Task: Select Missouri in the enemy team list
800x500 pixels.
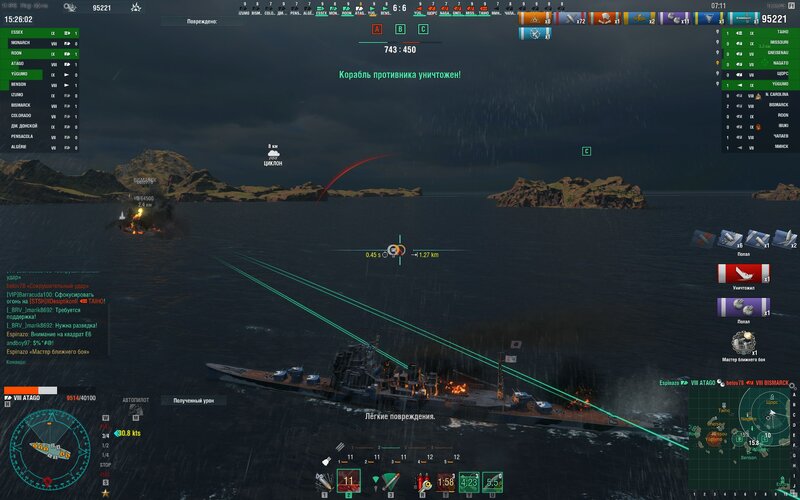Action: point(776,43)
